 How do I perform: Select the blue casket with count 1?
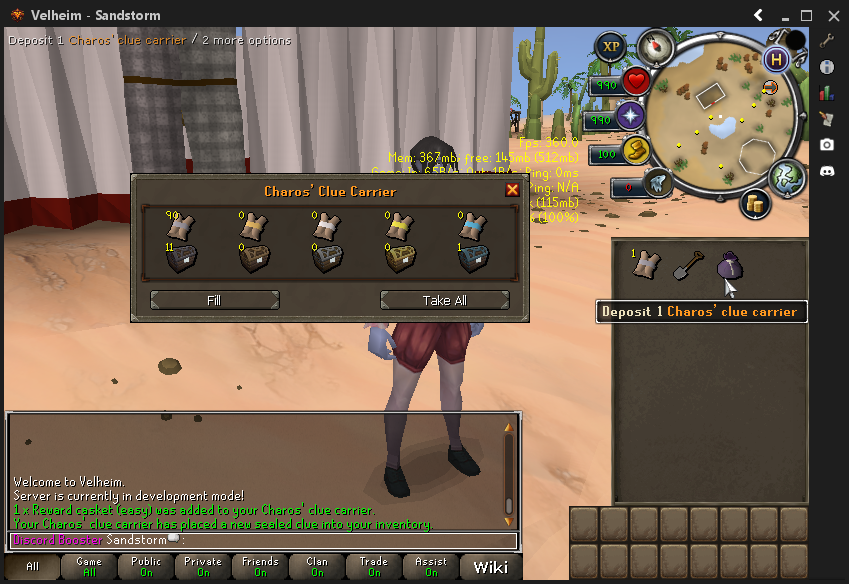(x=472, y=259)
